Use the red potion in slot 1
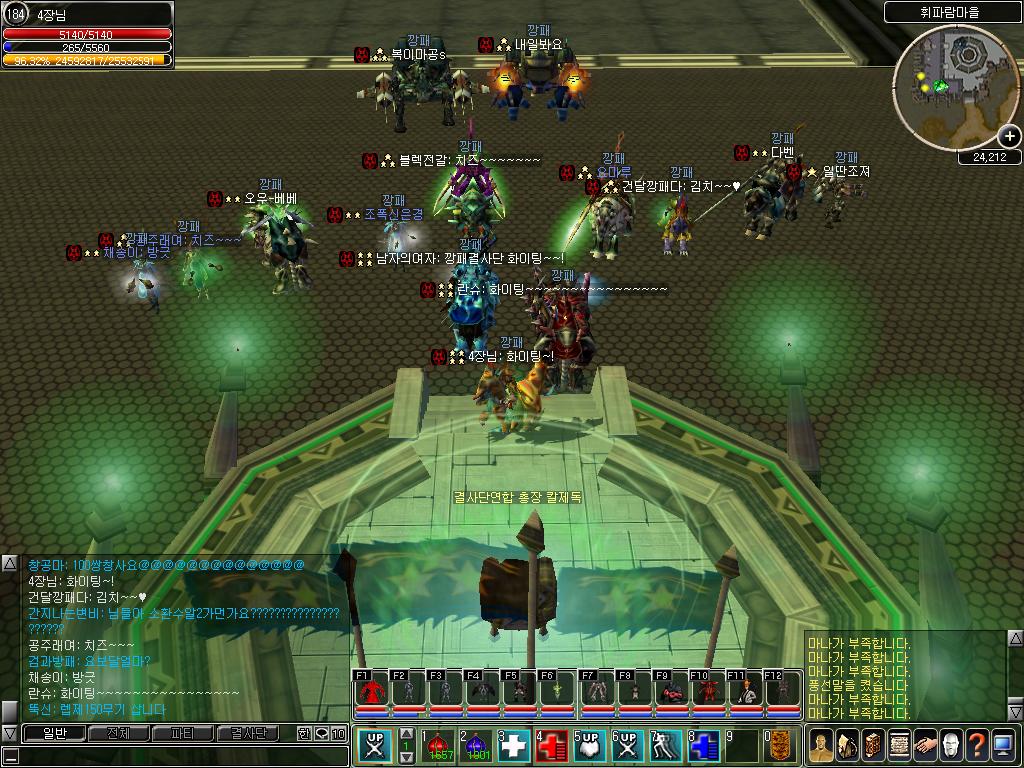Image resolution: width=1024 pixels, height=768 pixels. [438, 747]
